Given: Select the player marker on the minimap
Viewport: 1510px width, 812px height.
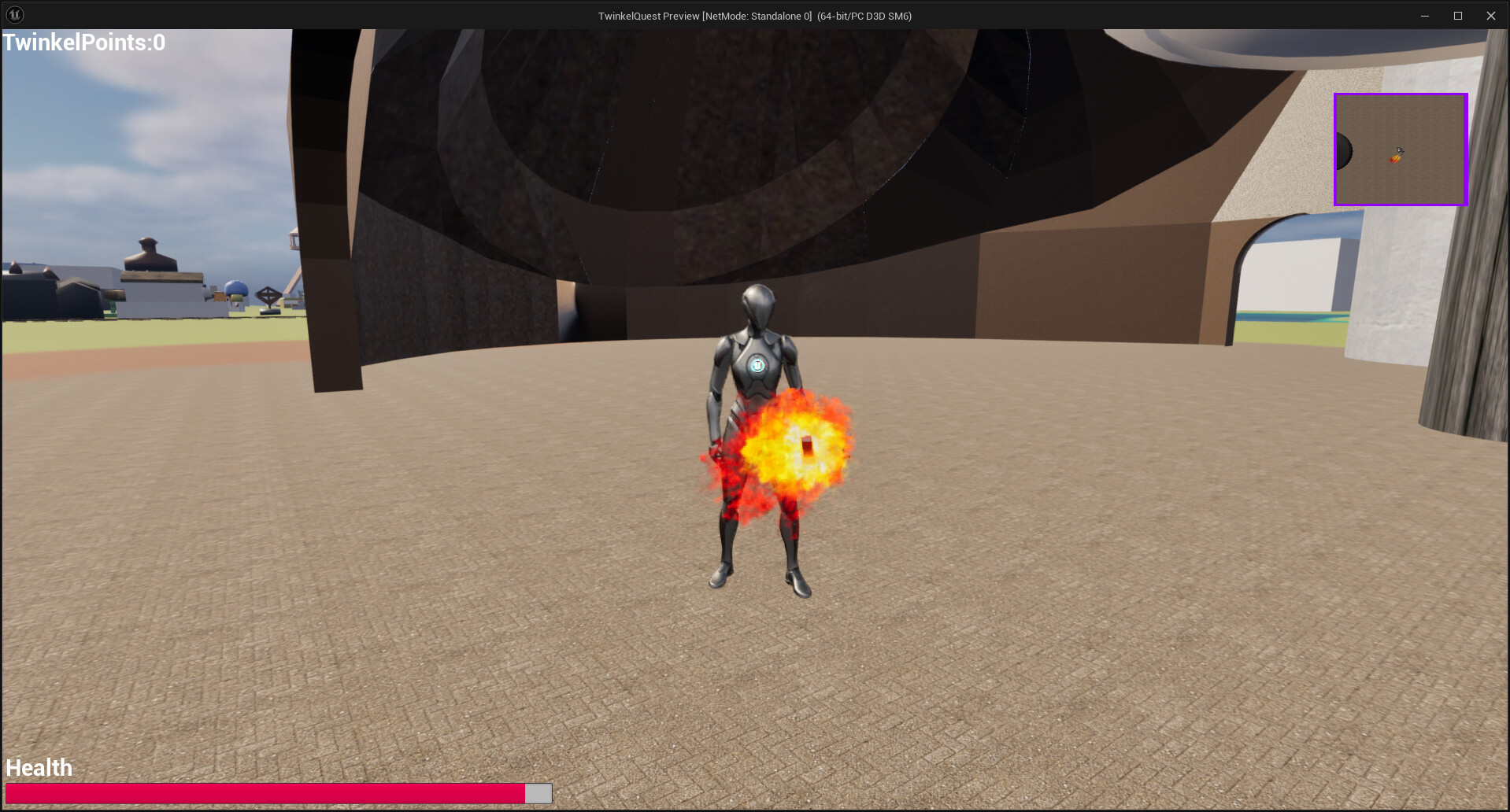Looking at the screenshot, I should [1400, 155].
